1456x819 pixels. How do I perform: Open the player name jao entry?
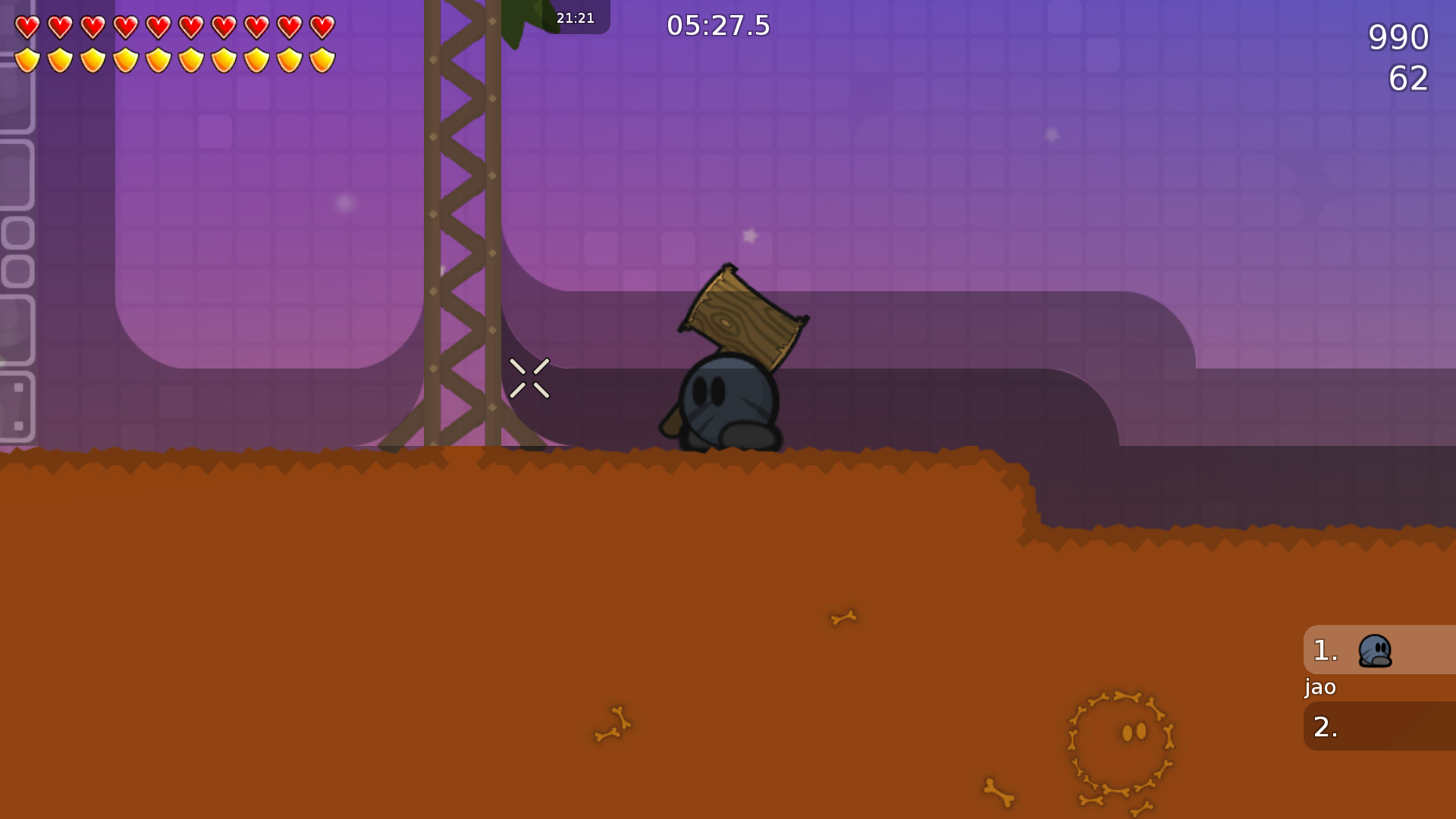pos(1319,687)
